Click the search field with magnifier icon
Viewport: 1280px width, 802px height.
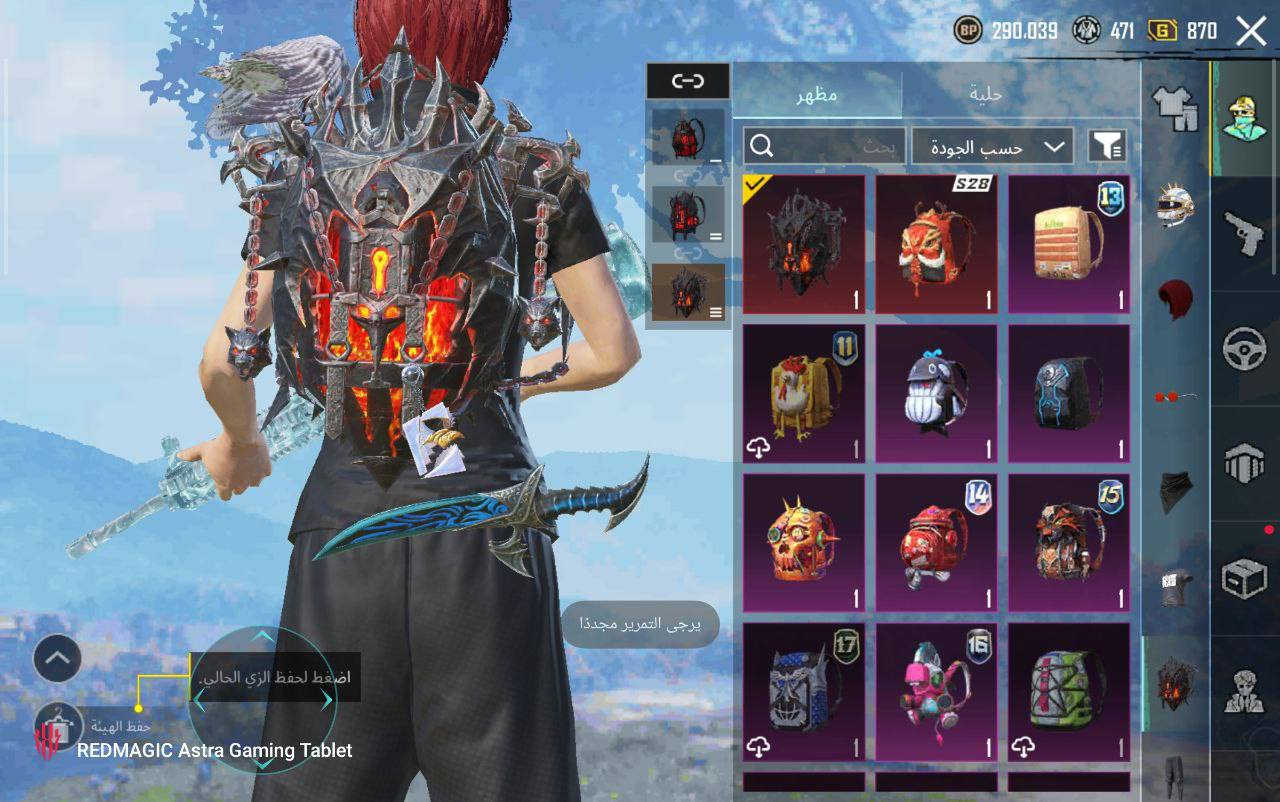(824, 147)
